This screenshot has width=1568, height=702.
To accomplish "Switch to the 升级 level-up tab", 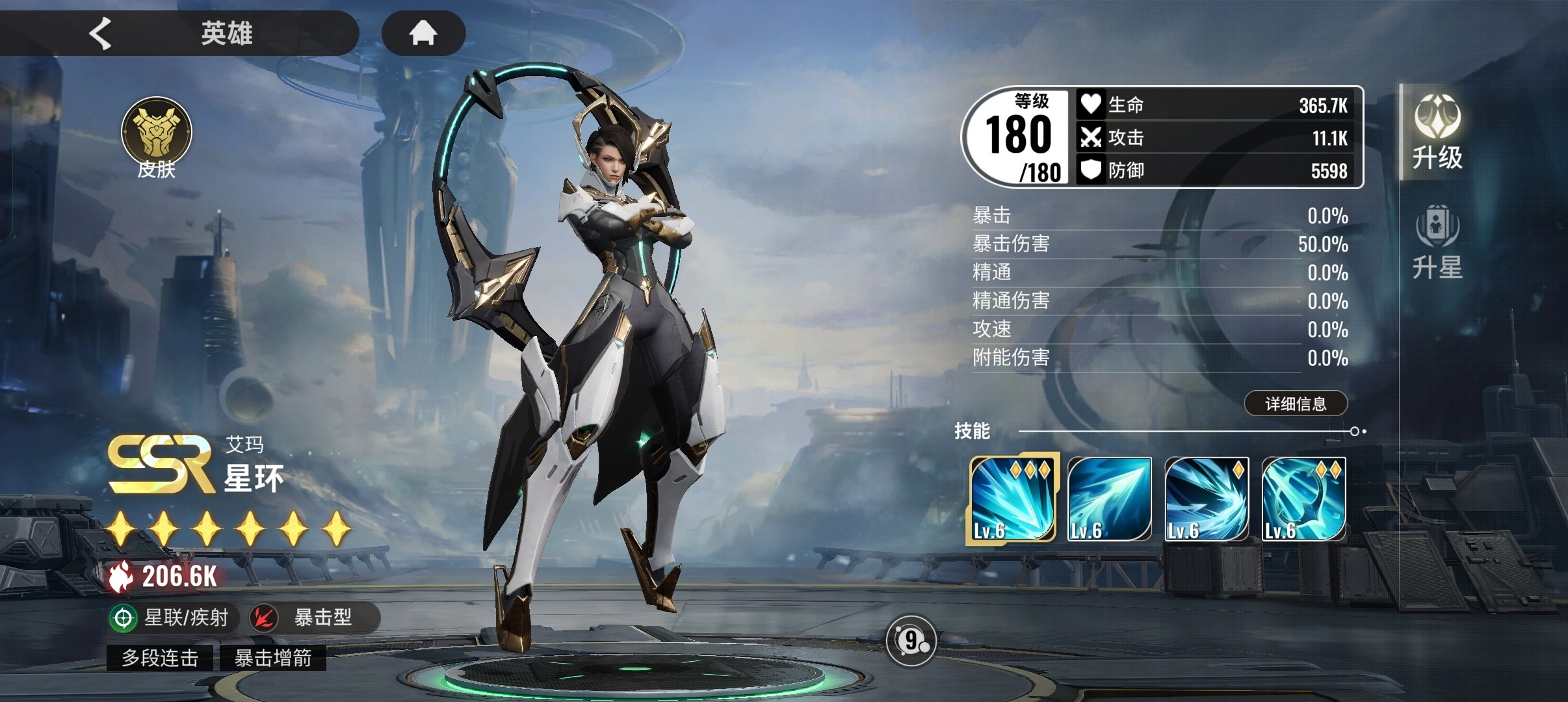I will pyautogui.click(x=1437, y=133).
